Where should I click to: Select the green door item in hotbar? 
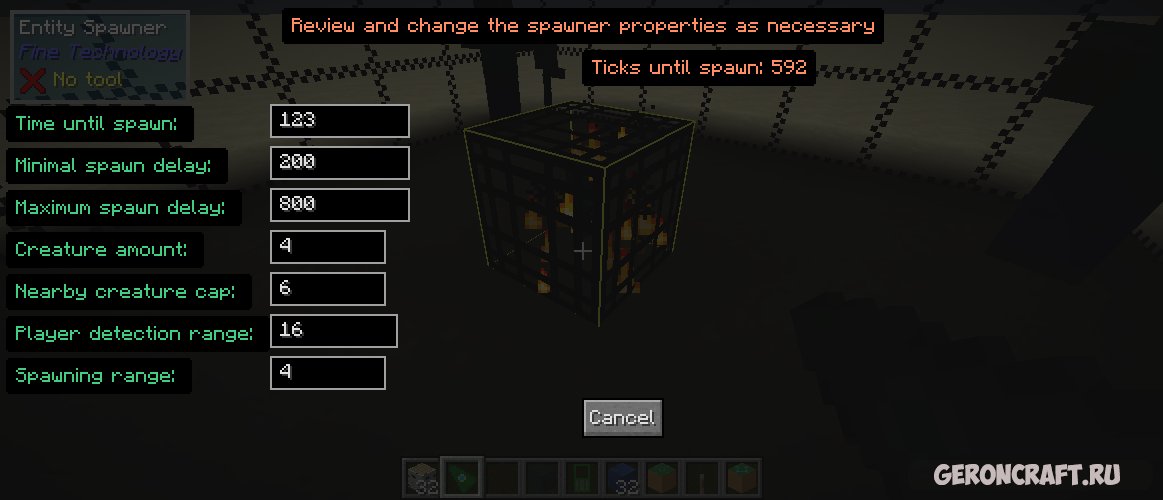pos(582,478)
